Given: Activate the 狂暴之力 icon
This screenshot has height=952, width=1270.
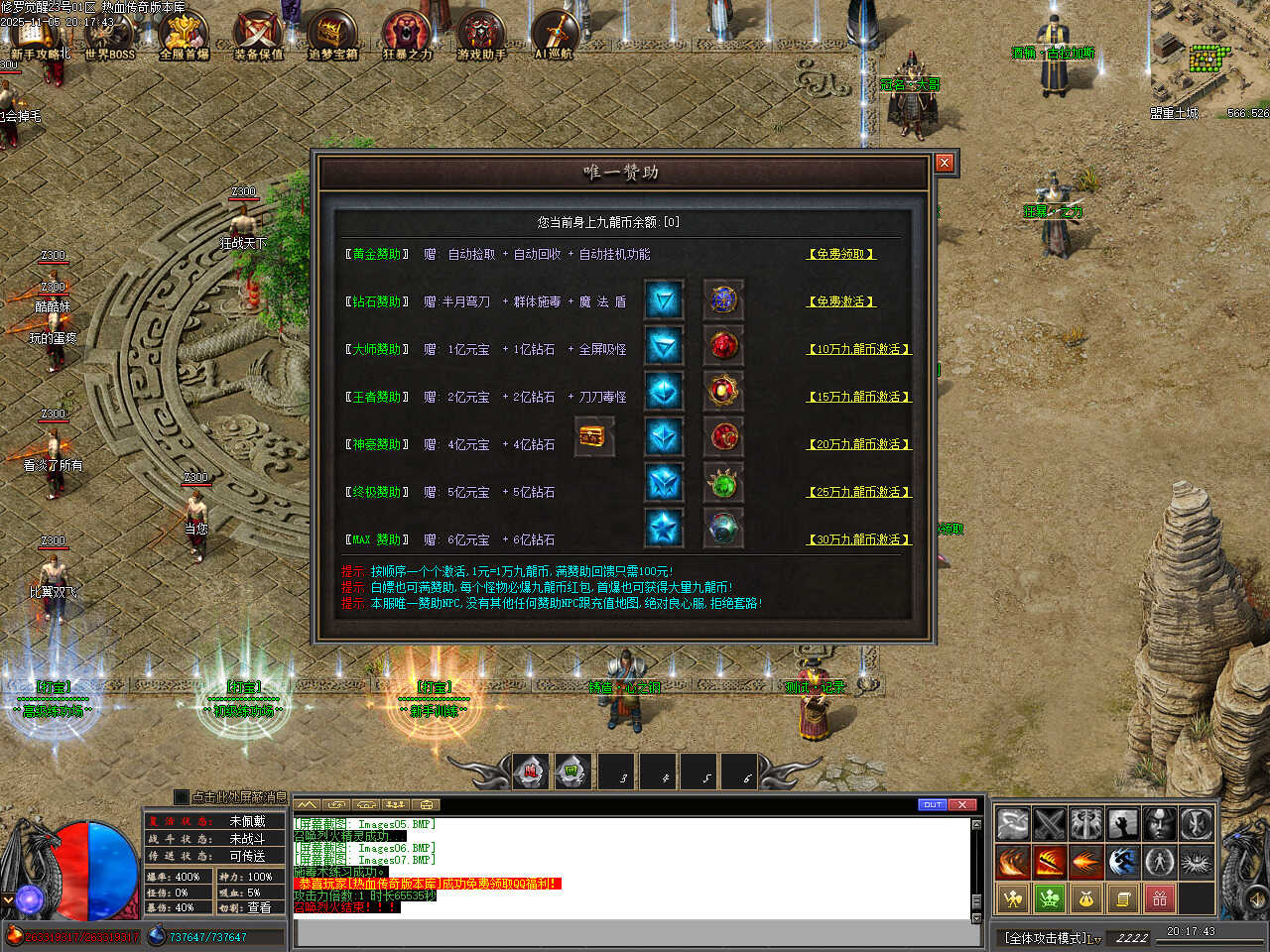Looking at the screenshot, I should (408, 35).
